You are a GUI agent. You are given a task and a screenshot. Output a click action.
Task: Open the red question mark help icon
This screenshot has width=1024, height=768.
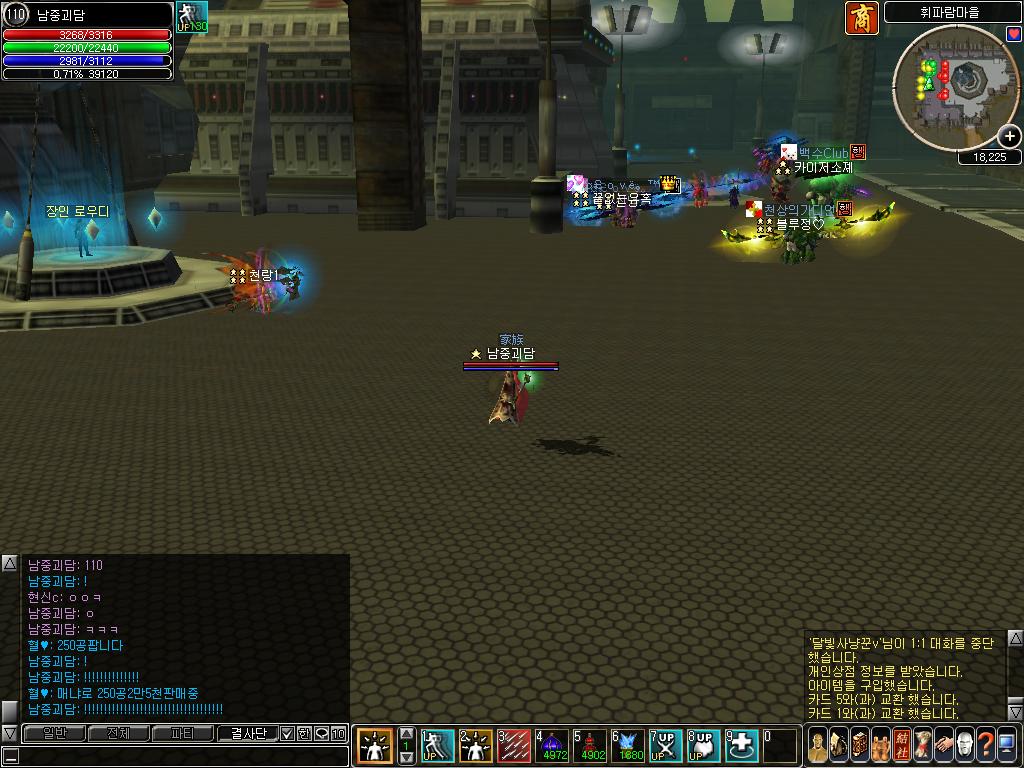click(x=985, y=745)
